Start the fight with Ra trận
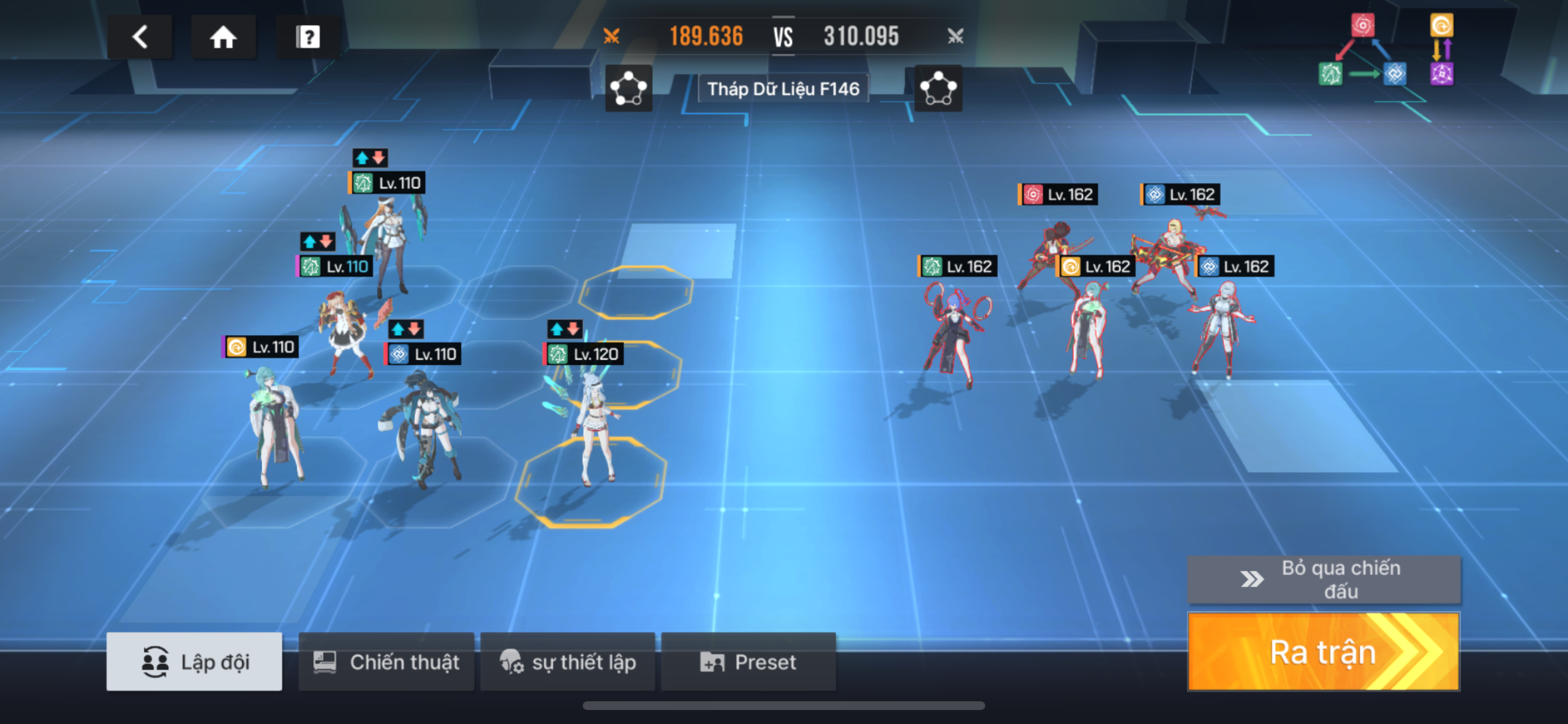 pyautogui.click(x=1324, y=652)
